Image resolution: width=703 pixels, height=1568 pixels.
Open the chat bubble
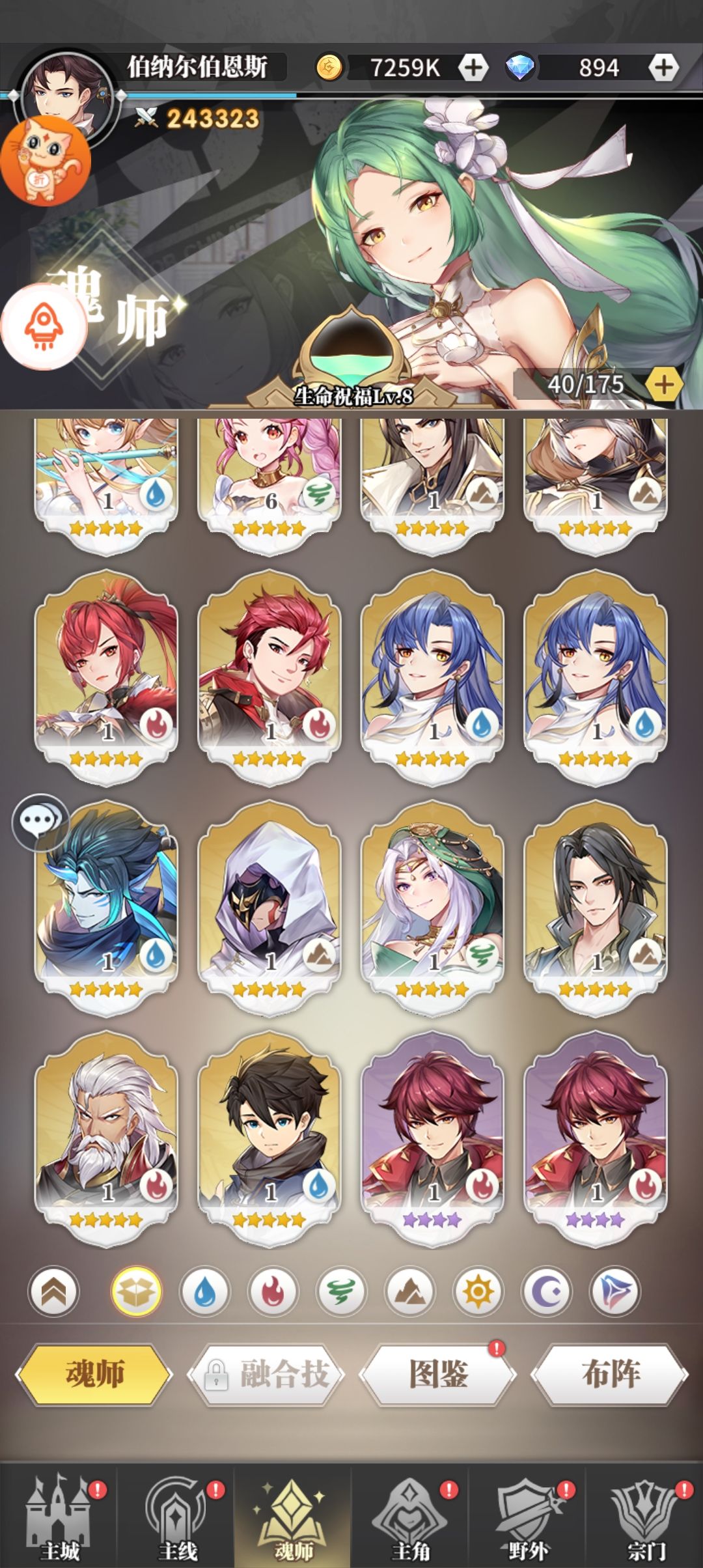pos(40,823)
